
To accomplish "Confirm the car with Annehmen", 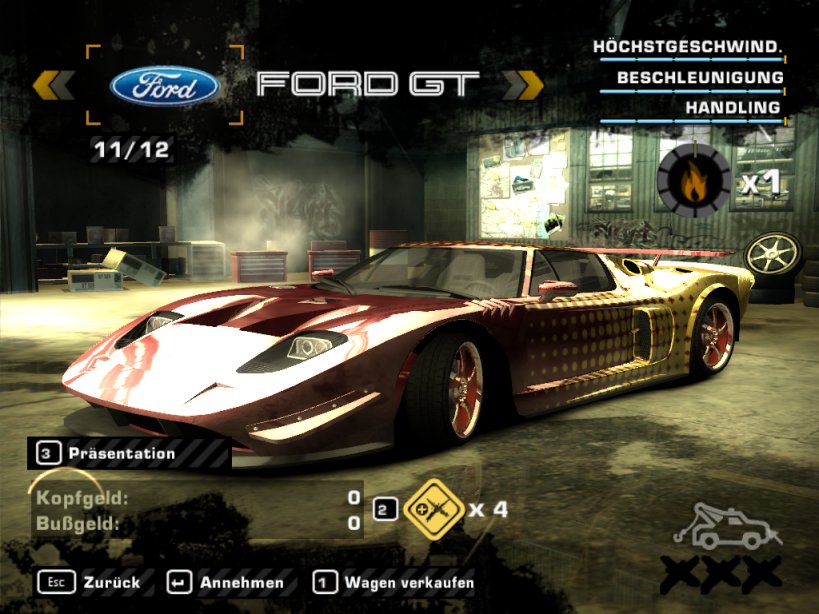I will [227, 581].
